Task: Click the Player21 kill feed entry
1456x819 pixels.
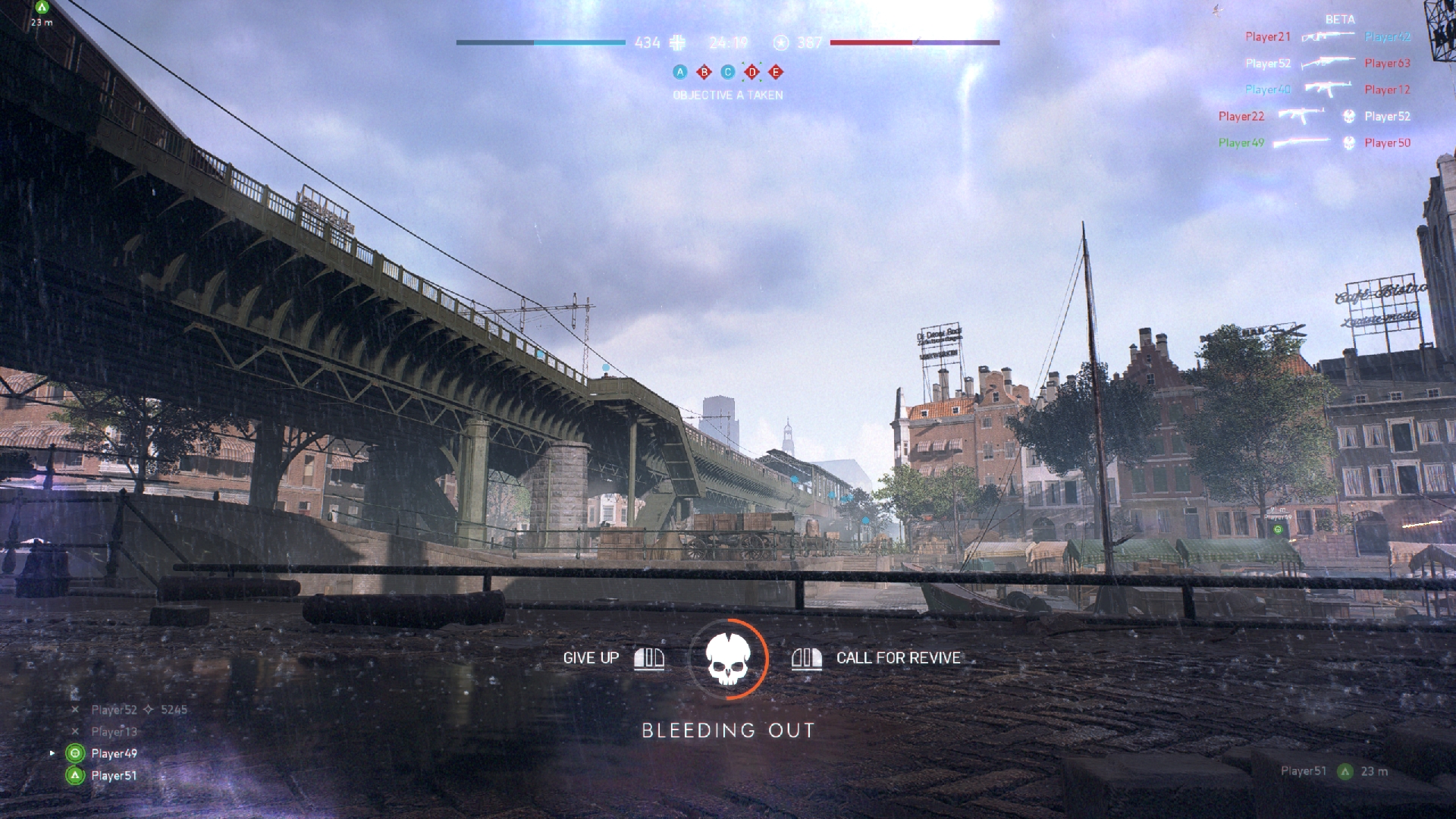Action: coord(1267,36)
